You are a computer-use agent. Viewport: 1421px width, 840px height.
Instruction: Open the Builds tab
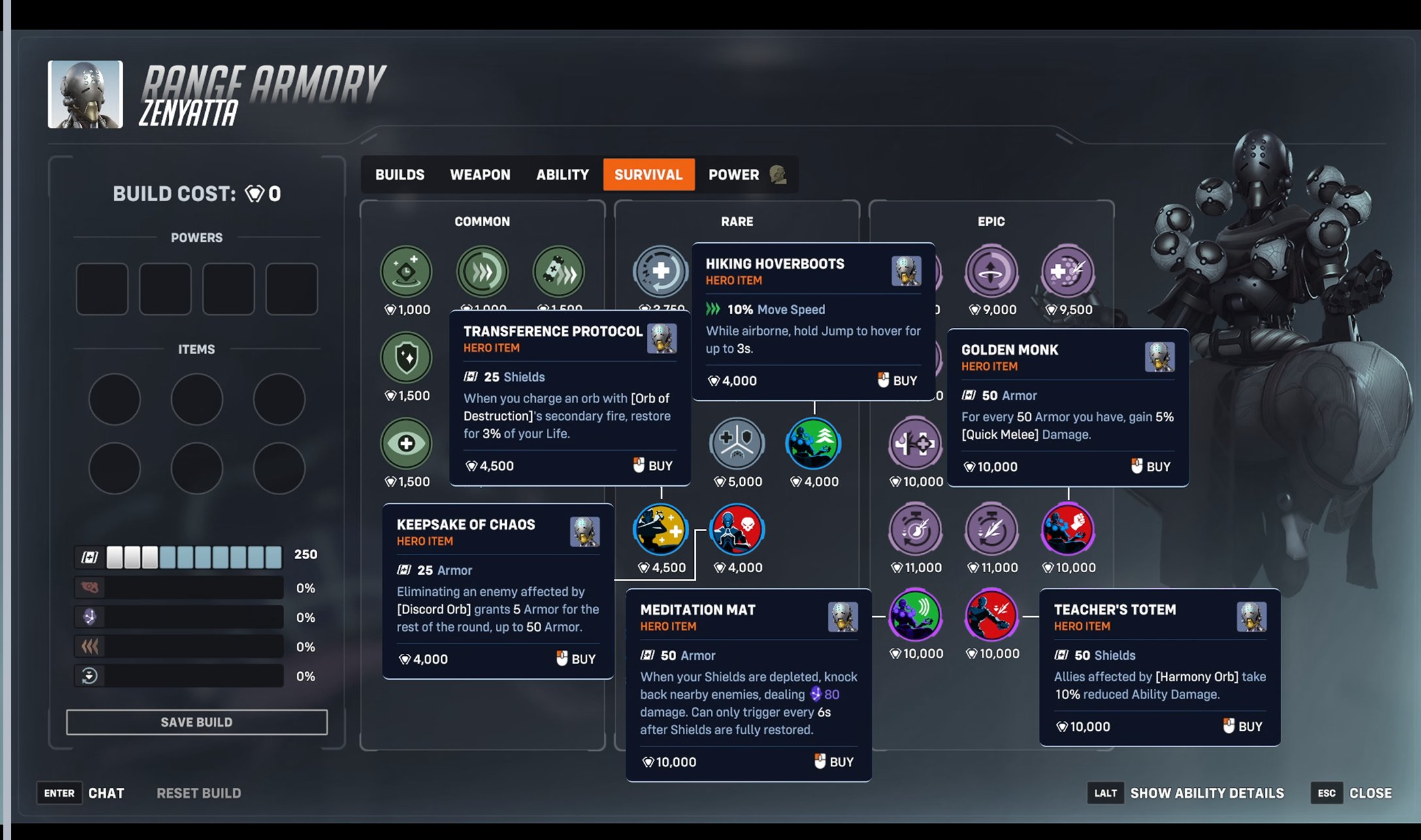[x=399, y=174]
